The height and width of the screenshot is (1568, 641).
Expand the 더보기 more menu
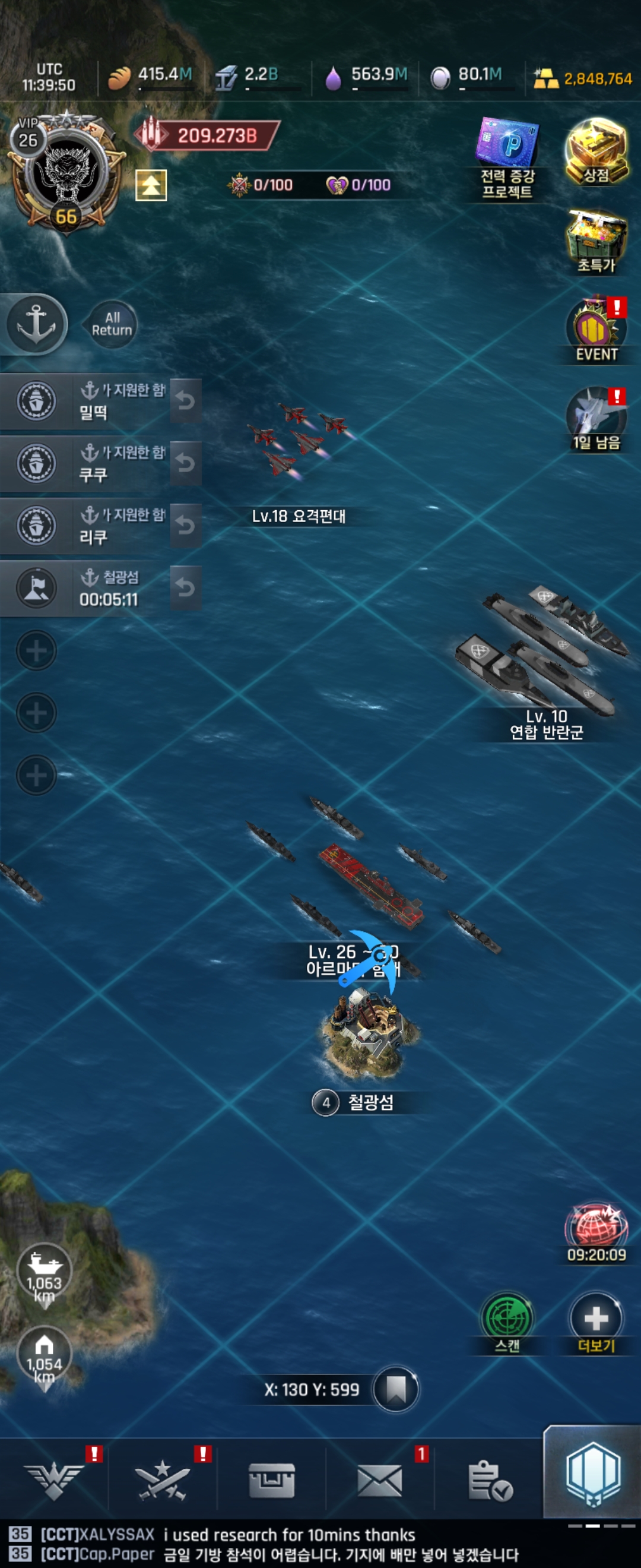tap(596, 1323)
